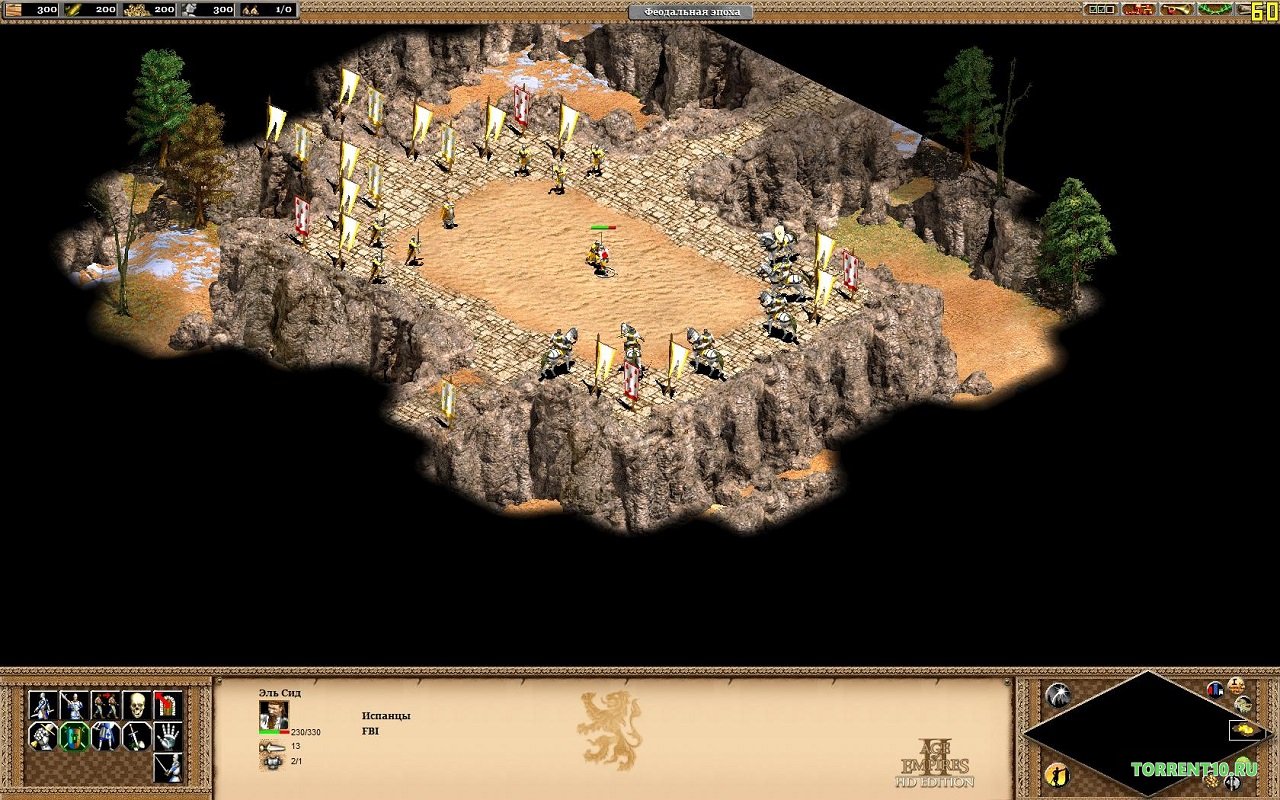This screenshot has width=1280, height=800.
Task: Select the first stance icon with swordsman
Action: [42, 705]
